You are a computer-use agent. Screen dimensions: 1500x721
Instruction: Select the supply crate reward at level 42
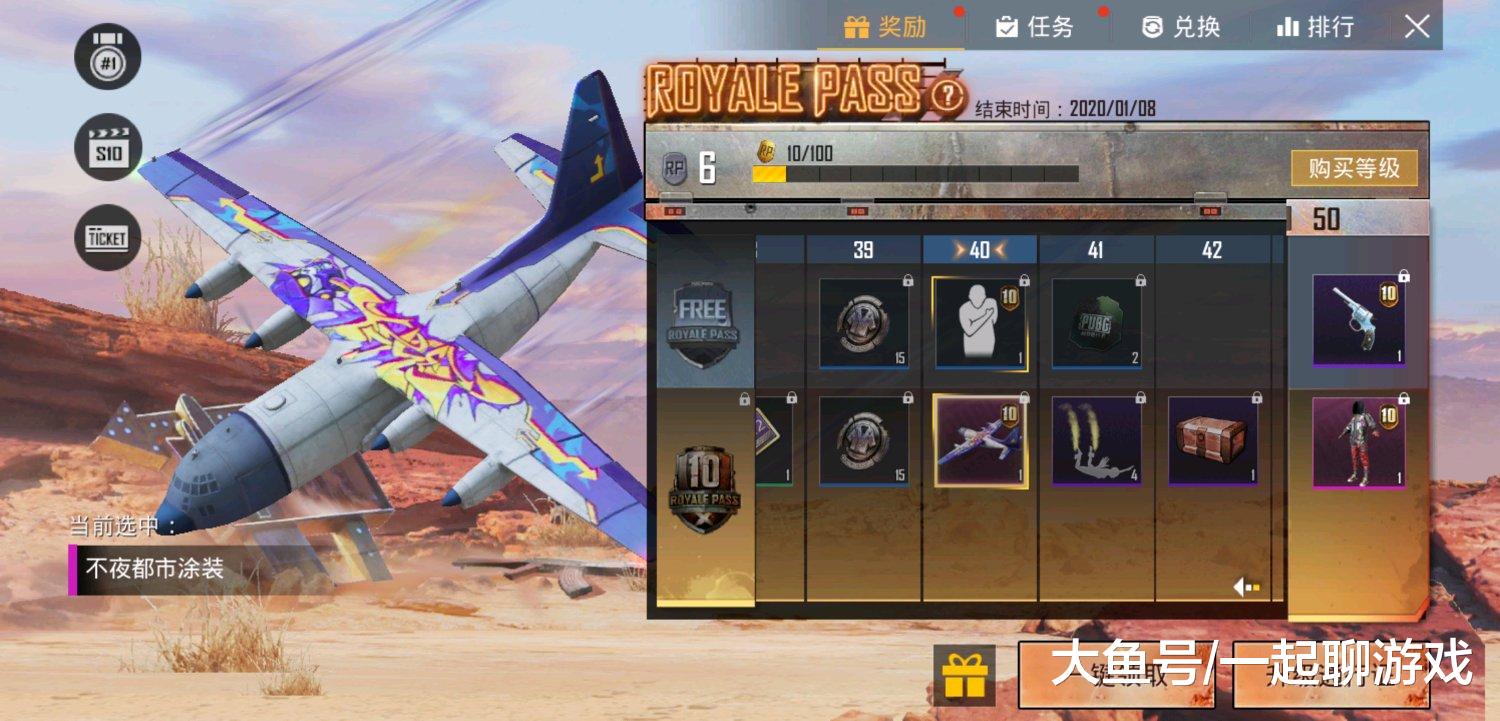(1212, 440)
